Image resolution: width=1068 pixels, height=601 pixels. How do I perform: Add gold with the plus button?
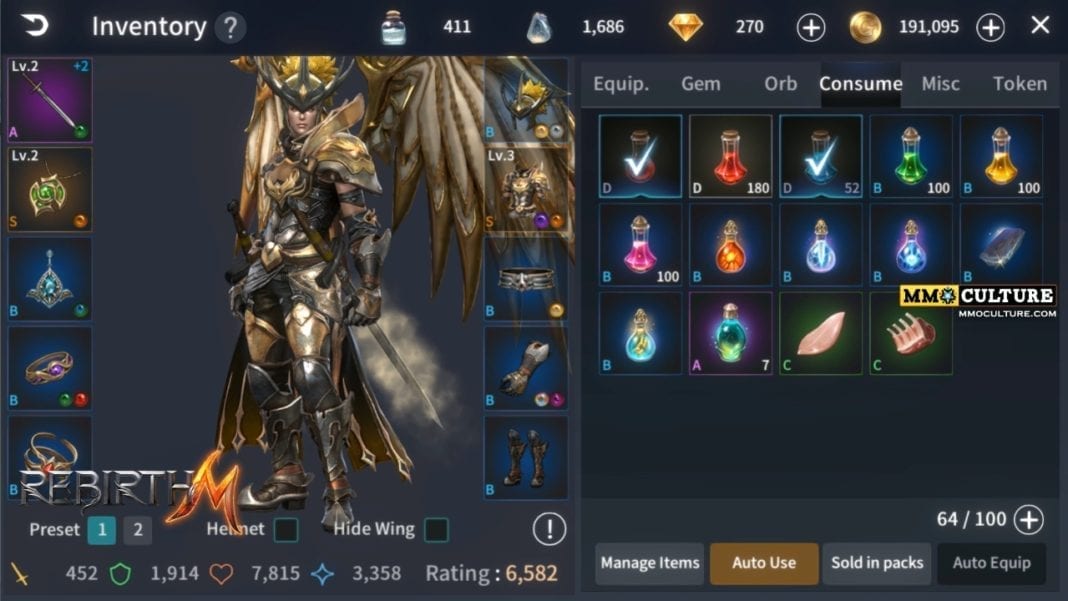coord(990,28)
